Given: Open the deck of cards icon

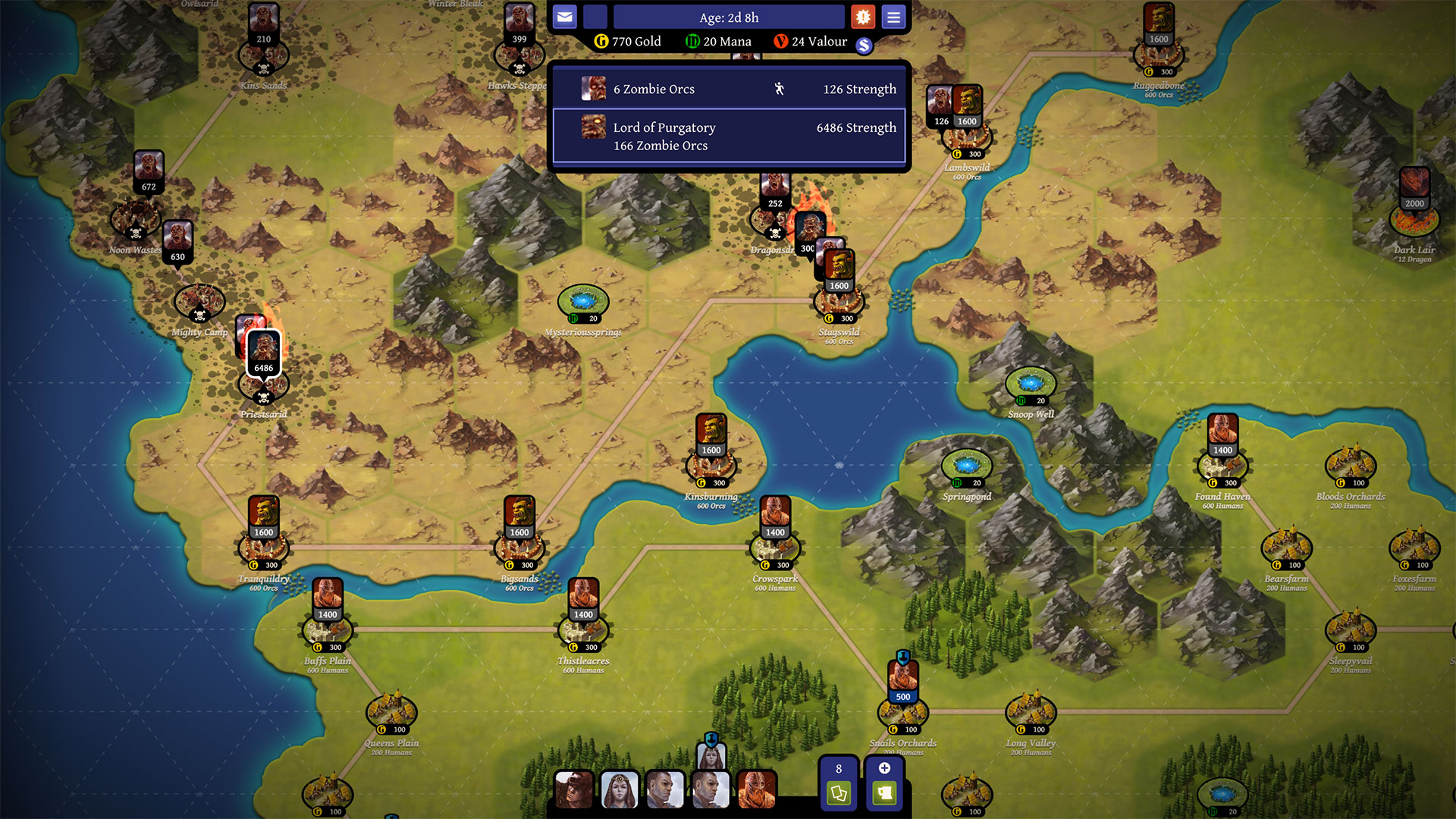Looking at the screenshot, I should [x=838, y=795].
